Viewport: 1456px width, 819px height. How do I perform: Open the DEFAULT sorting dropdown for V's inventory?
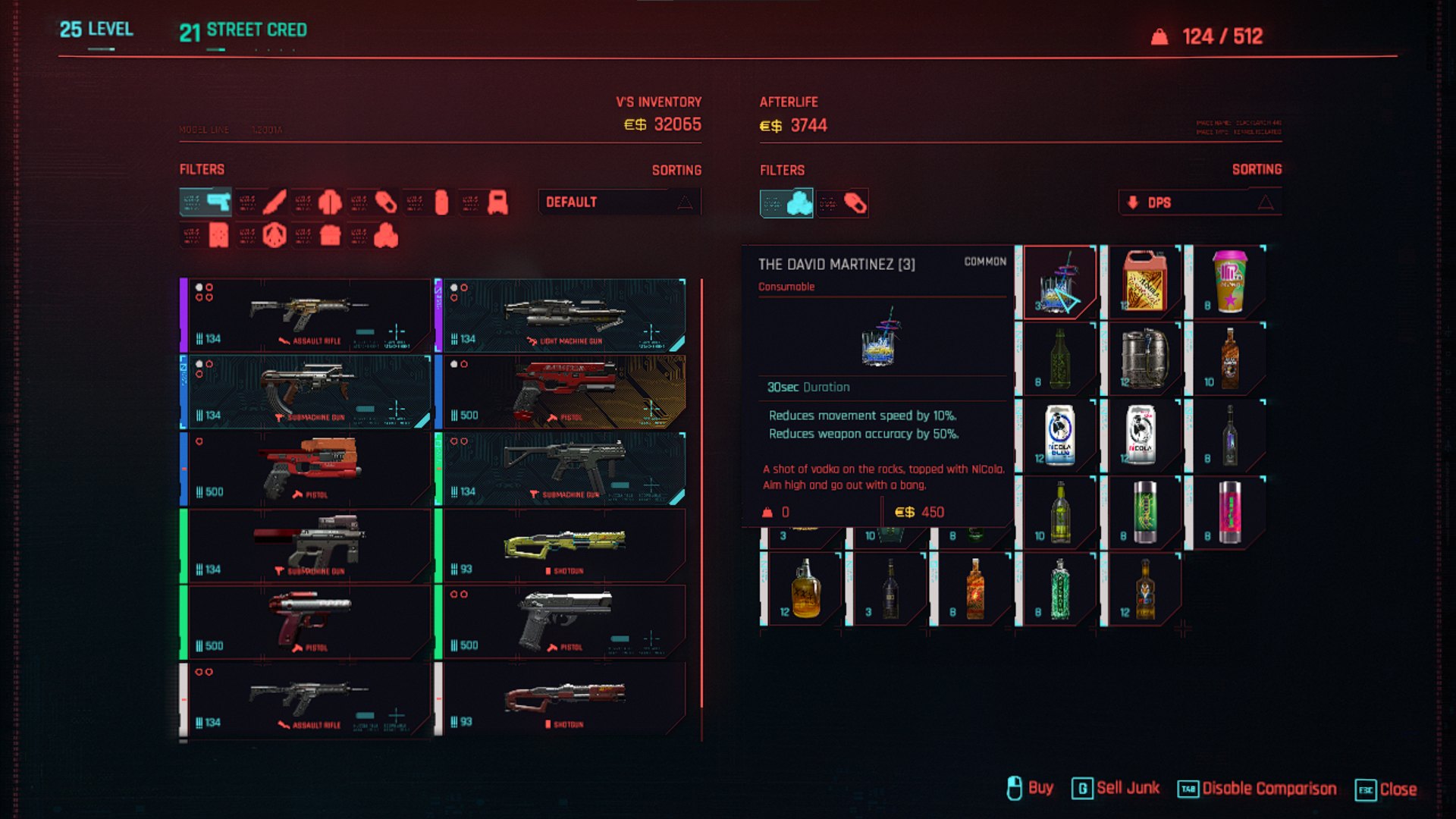599,202
